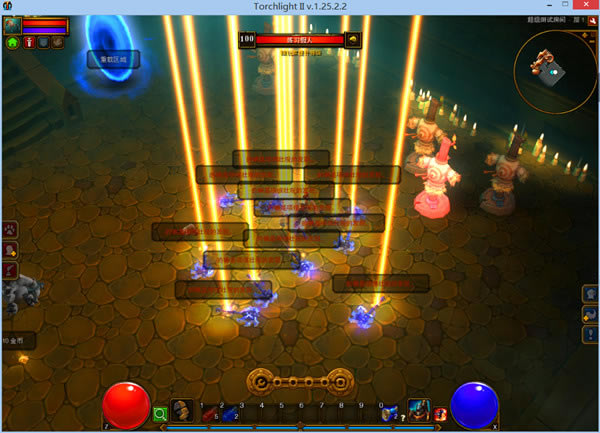This screenshot has height=433, width=600.
Task: Activate the armored character skill icon
Action: pyautogui.click(x=418, y=410)
